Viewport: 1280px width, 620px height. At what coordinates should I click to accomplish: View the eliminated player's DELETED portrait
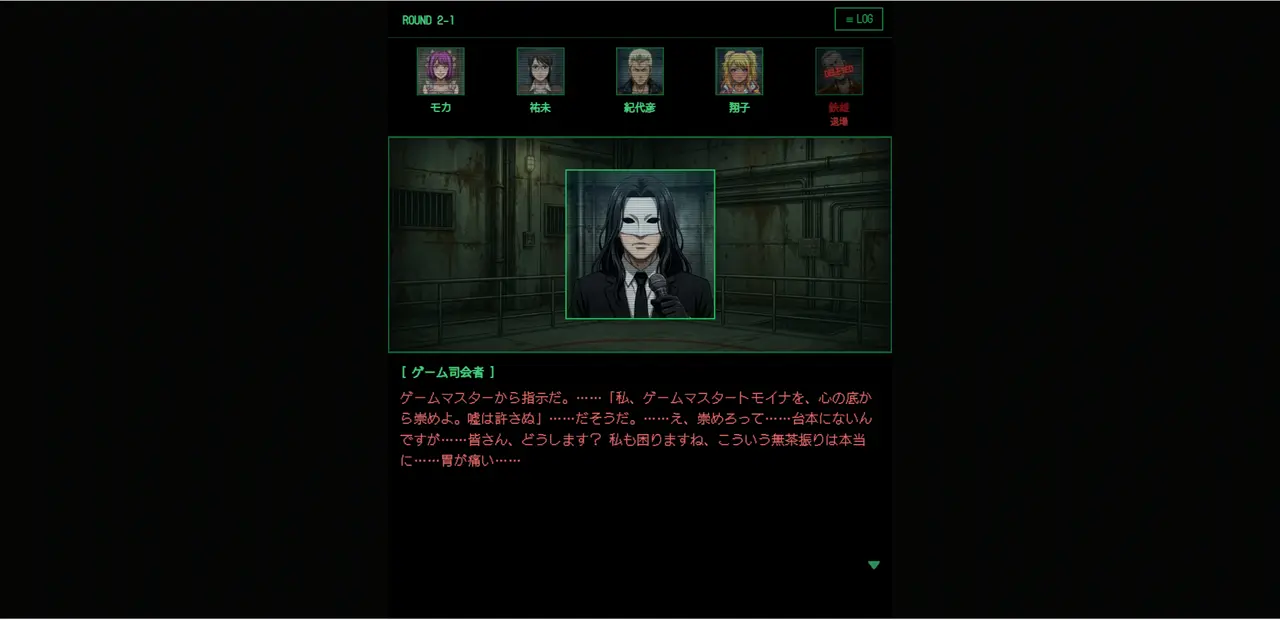pyautogui.click(x=839, y=72)
